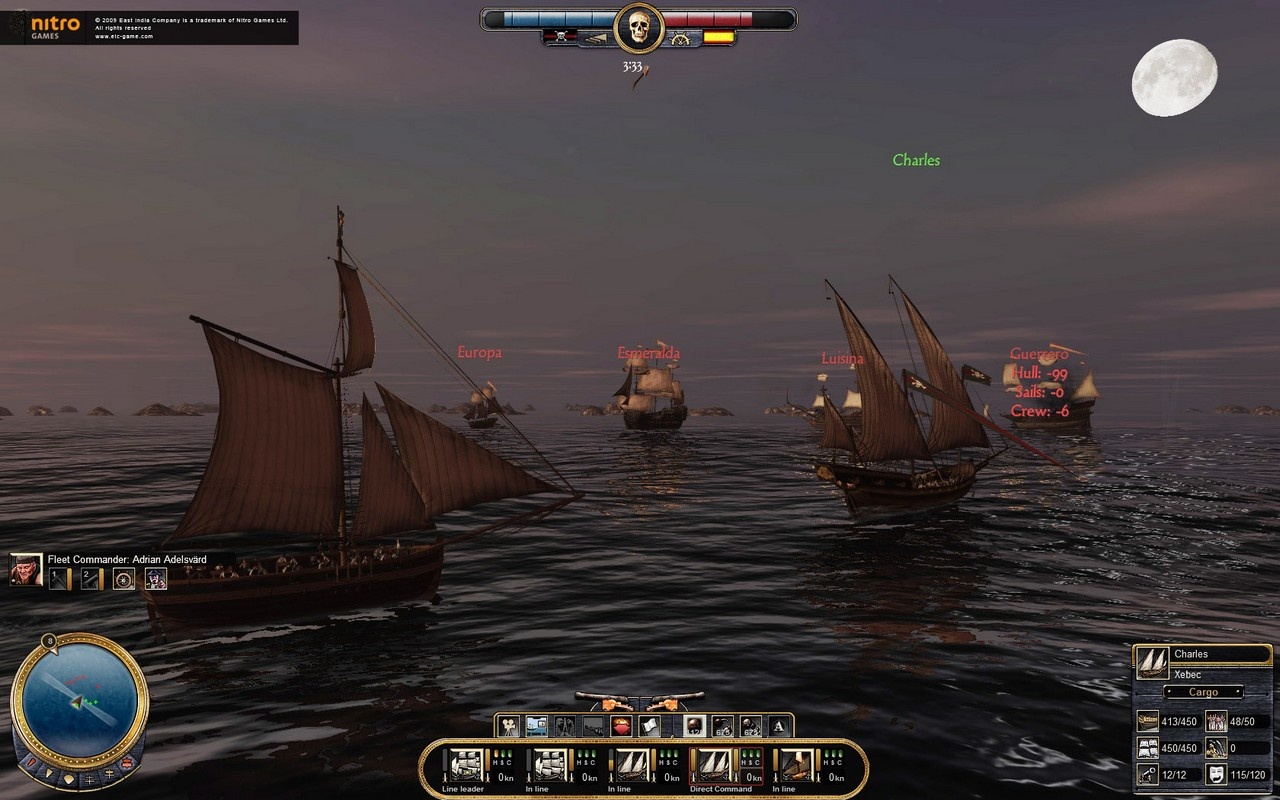
Task: Raise the white surrender flag icon
Action: tap(648, 724)
